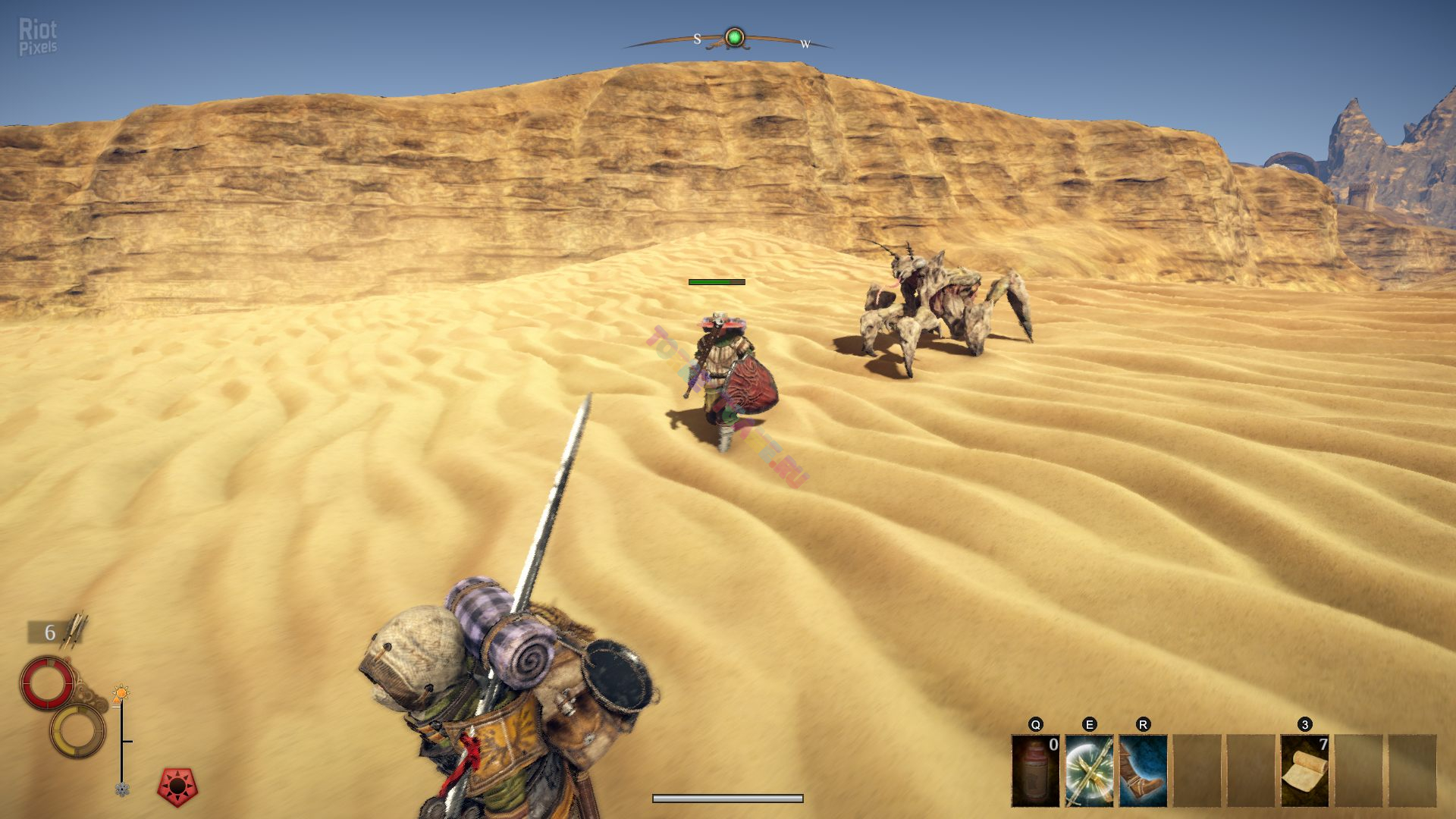Click the arrow quiver ammo icon
Screen dimensions: 1456x819
pyautogui.click(x=77, y=631)
